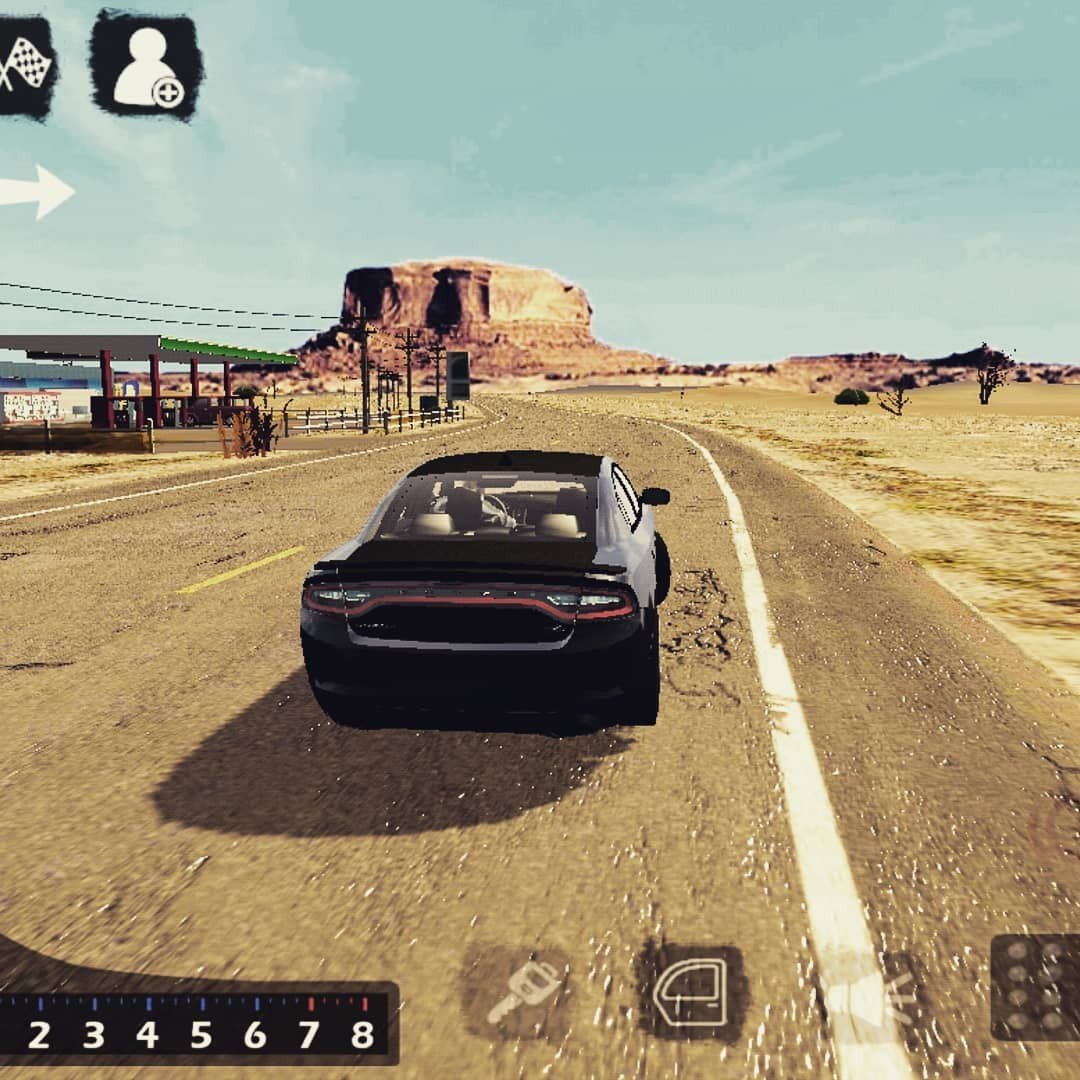
Task: Tap the add player icon
Action: [146, 66]
